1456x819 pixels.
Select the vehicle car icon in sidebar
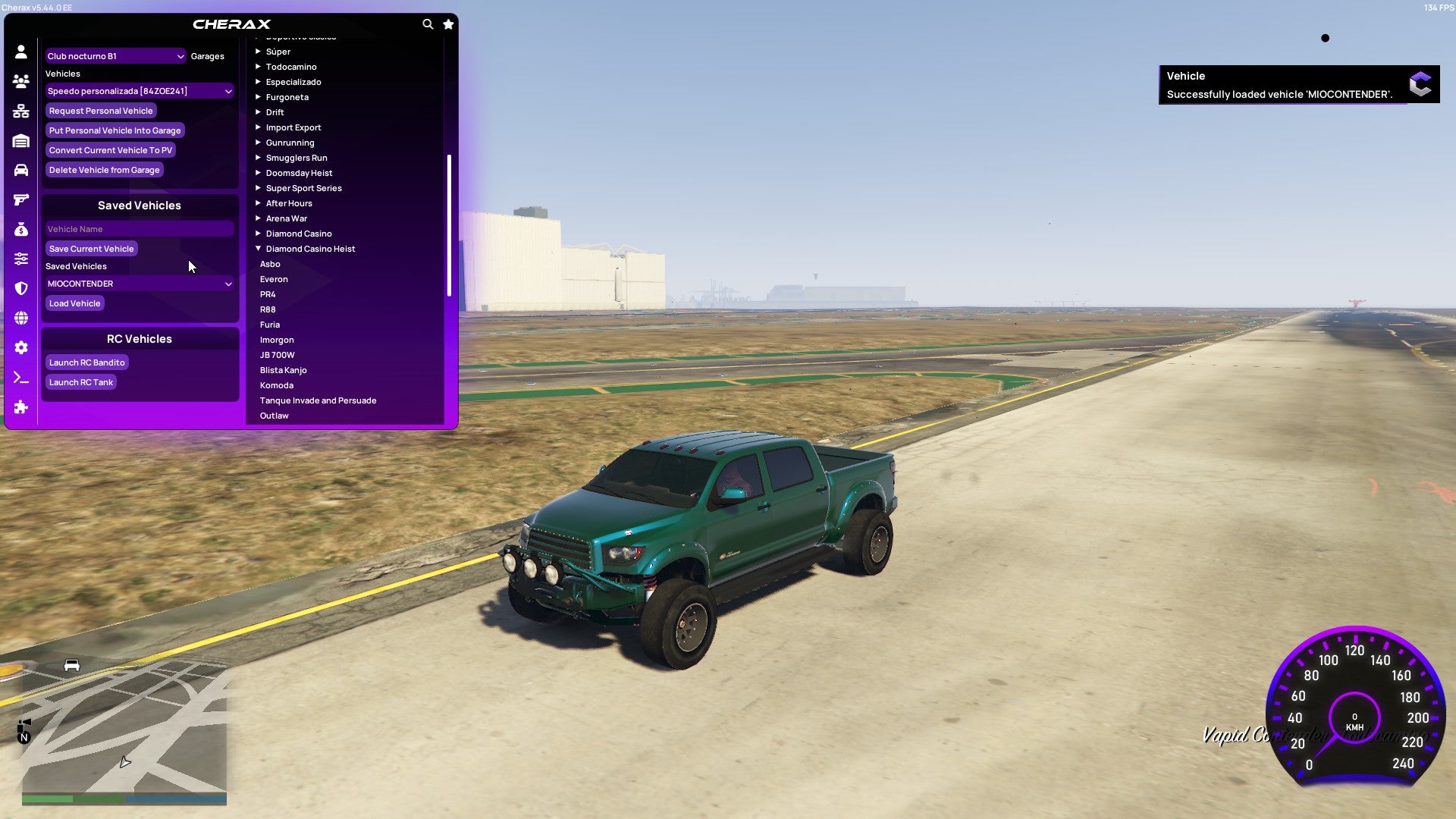point(20,169)
